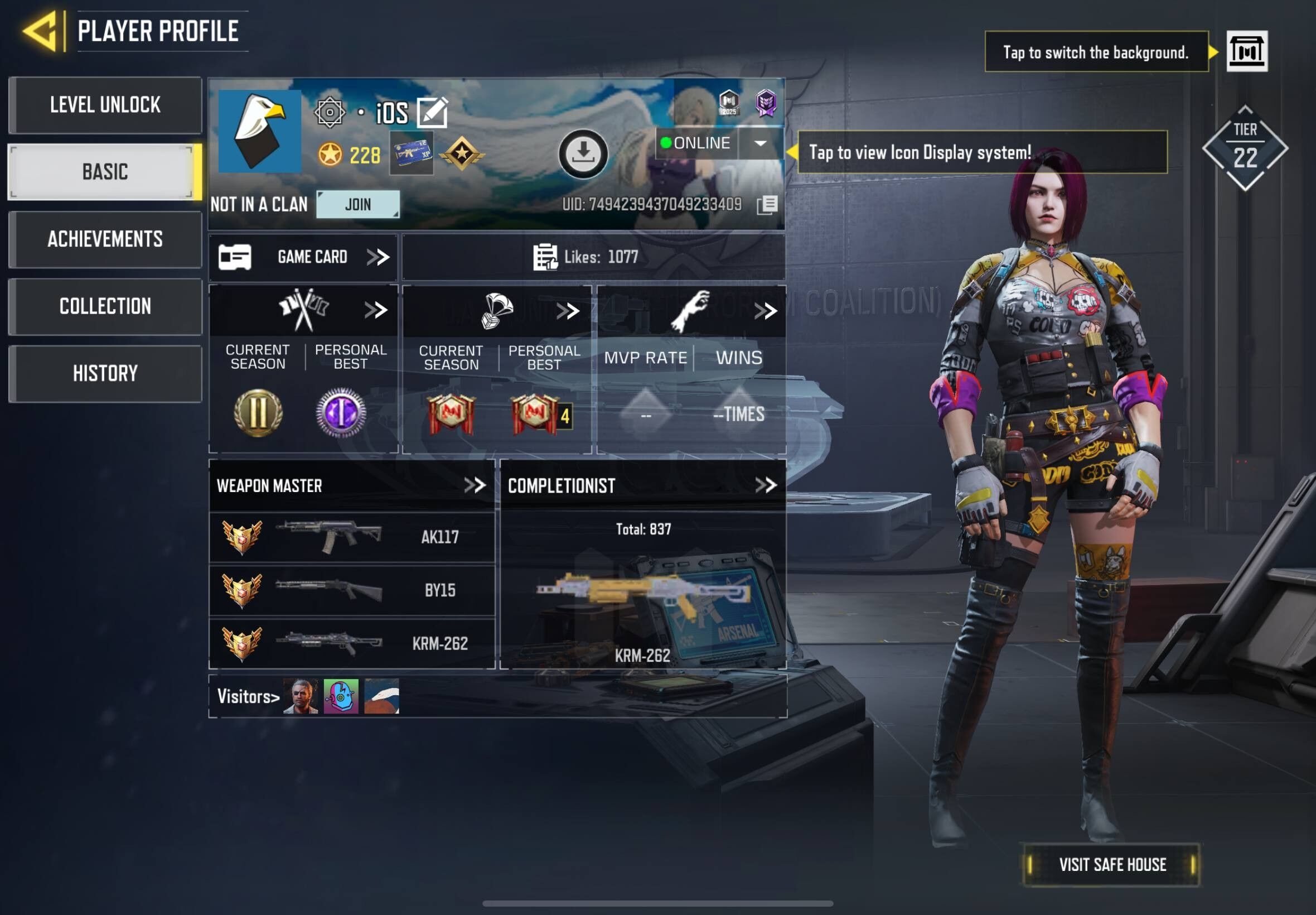Open the Online status dropdown
This screenshot has width=1316, height=915.
761,143
